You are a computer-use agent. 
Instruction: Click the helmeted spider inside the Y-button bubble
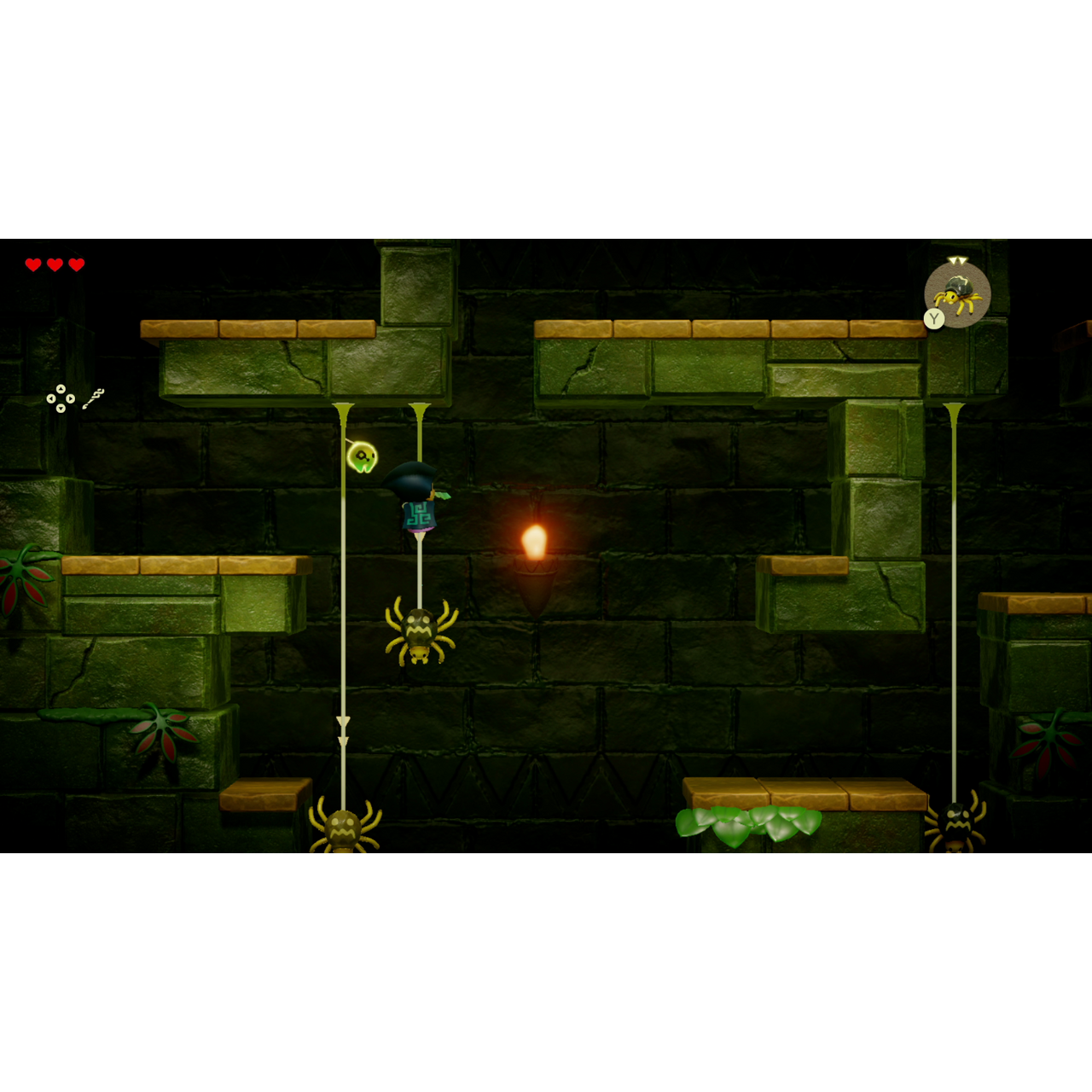click(957, 294)
